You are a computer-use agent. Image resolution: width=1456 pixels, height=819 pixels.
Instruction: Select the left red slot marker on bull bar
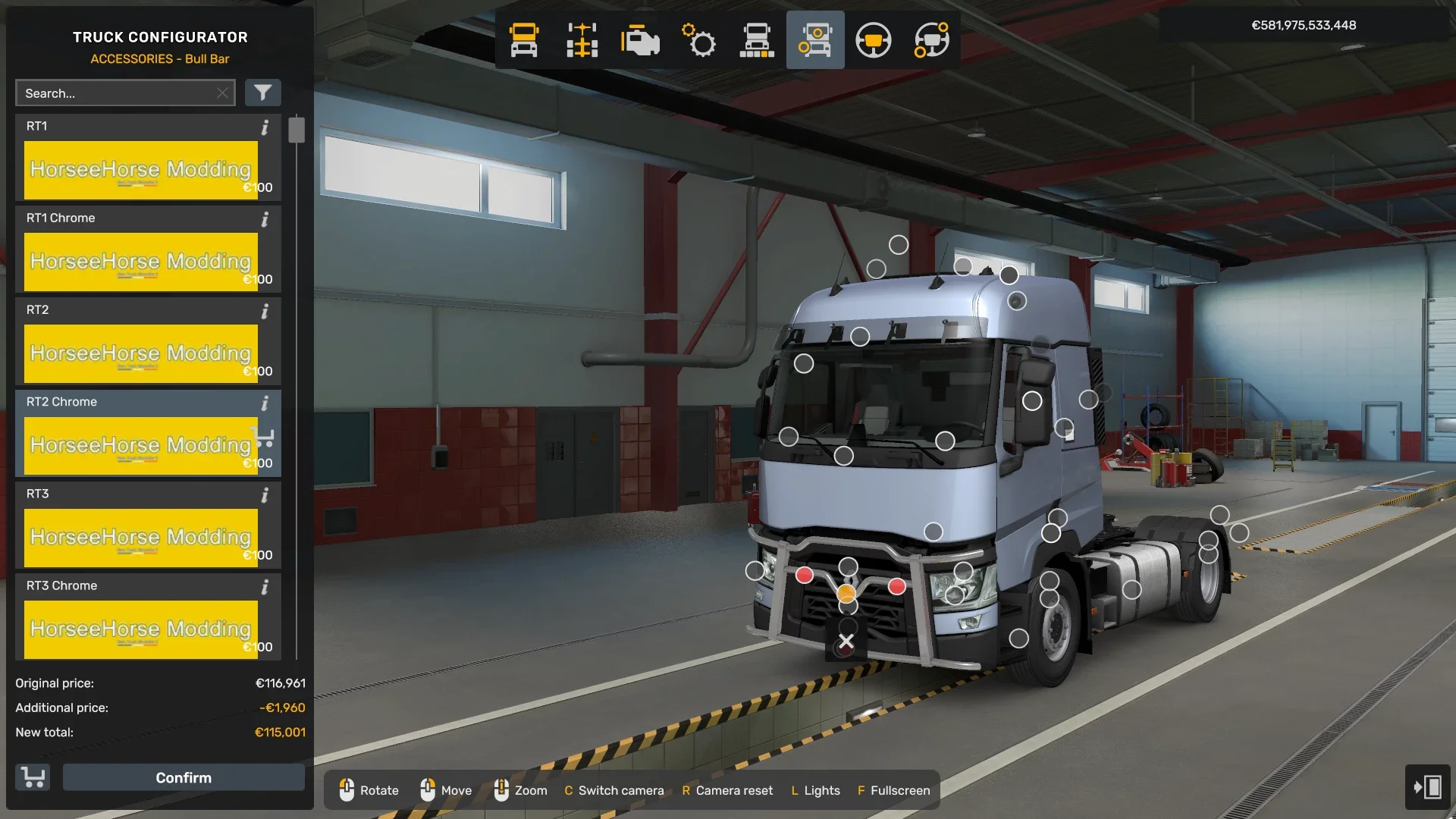[804, 576]
